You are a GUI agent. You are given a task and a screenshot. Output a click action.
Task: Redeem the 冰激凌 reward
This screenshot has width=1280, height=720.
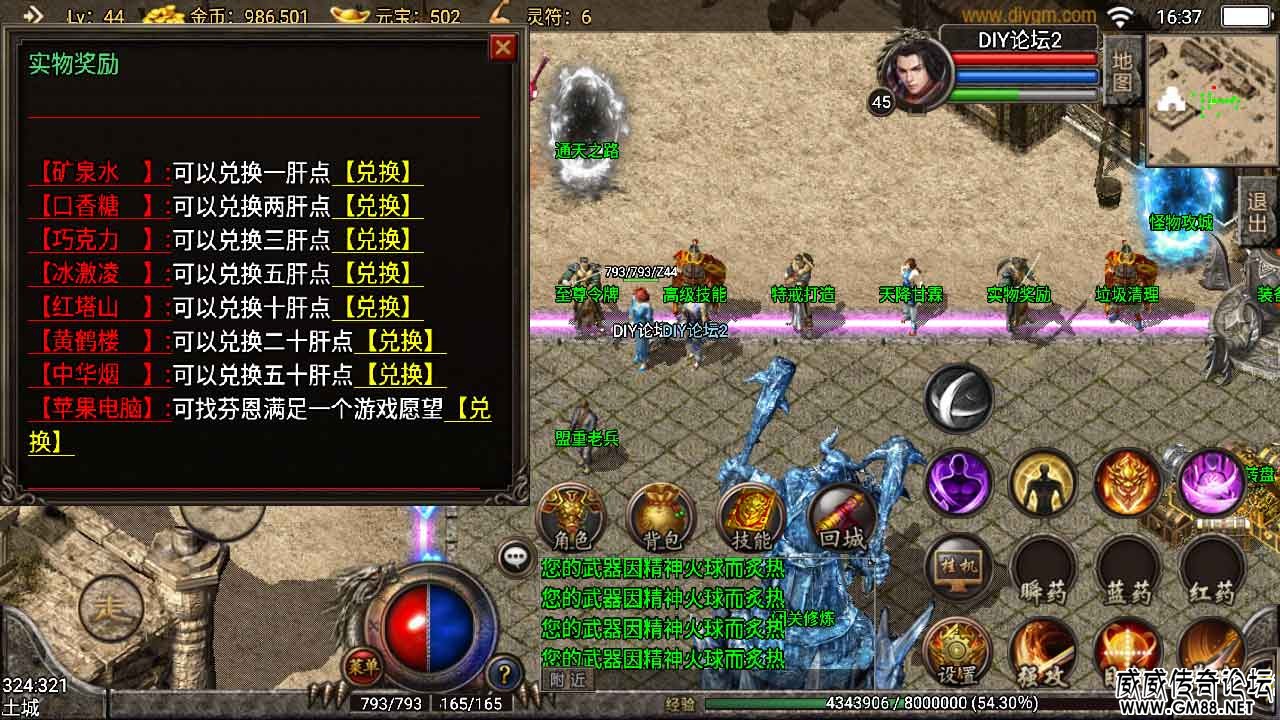pyautogui.click(x=378, y=273)
